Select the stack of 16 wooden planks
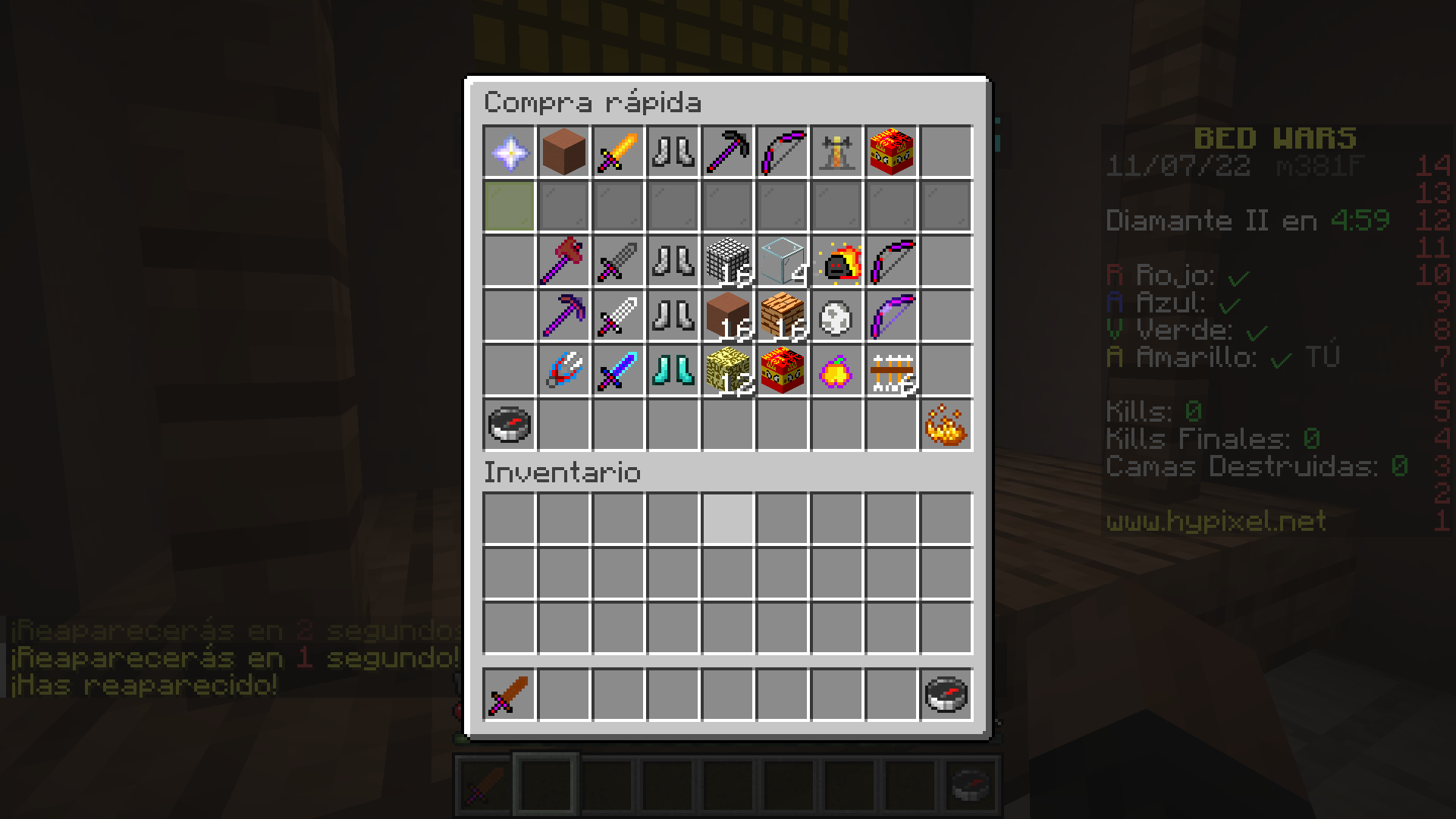The image size is (1456, 819). [x=783, y=316]
